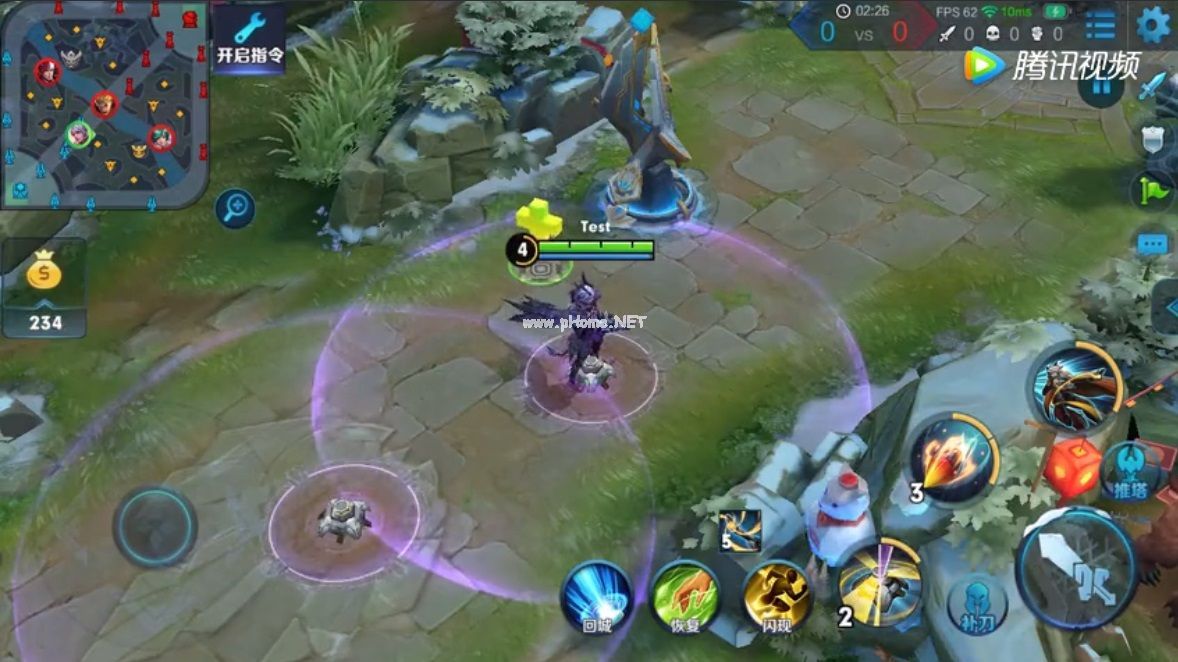Viewport: 1178px width, 662px height.
Task: Send the shield defend signal
Action: coord(1158,137)
